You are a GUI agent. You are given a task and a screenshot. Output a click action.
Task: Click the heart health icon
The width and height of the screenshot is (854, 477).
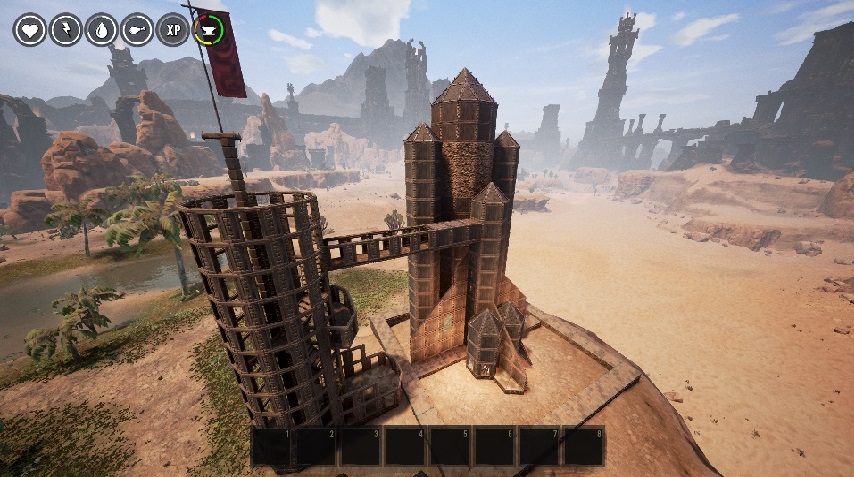click(29, 29)
